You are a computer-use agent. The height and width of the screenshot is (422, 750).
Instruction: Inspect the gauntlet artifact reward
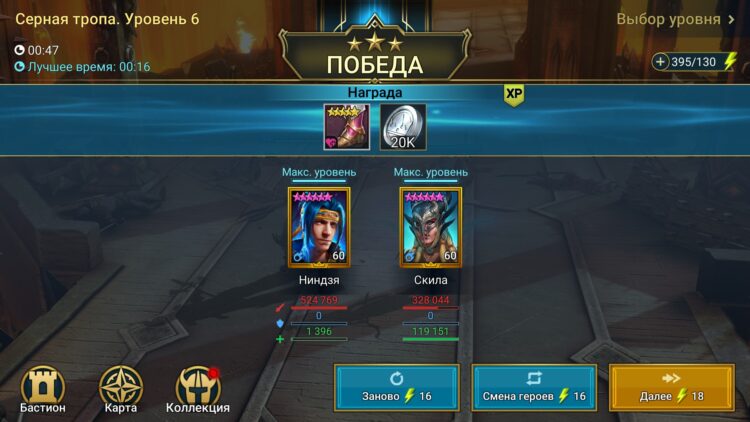(x=345, y=126)
